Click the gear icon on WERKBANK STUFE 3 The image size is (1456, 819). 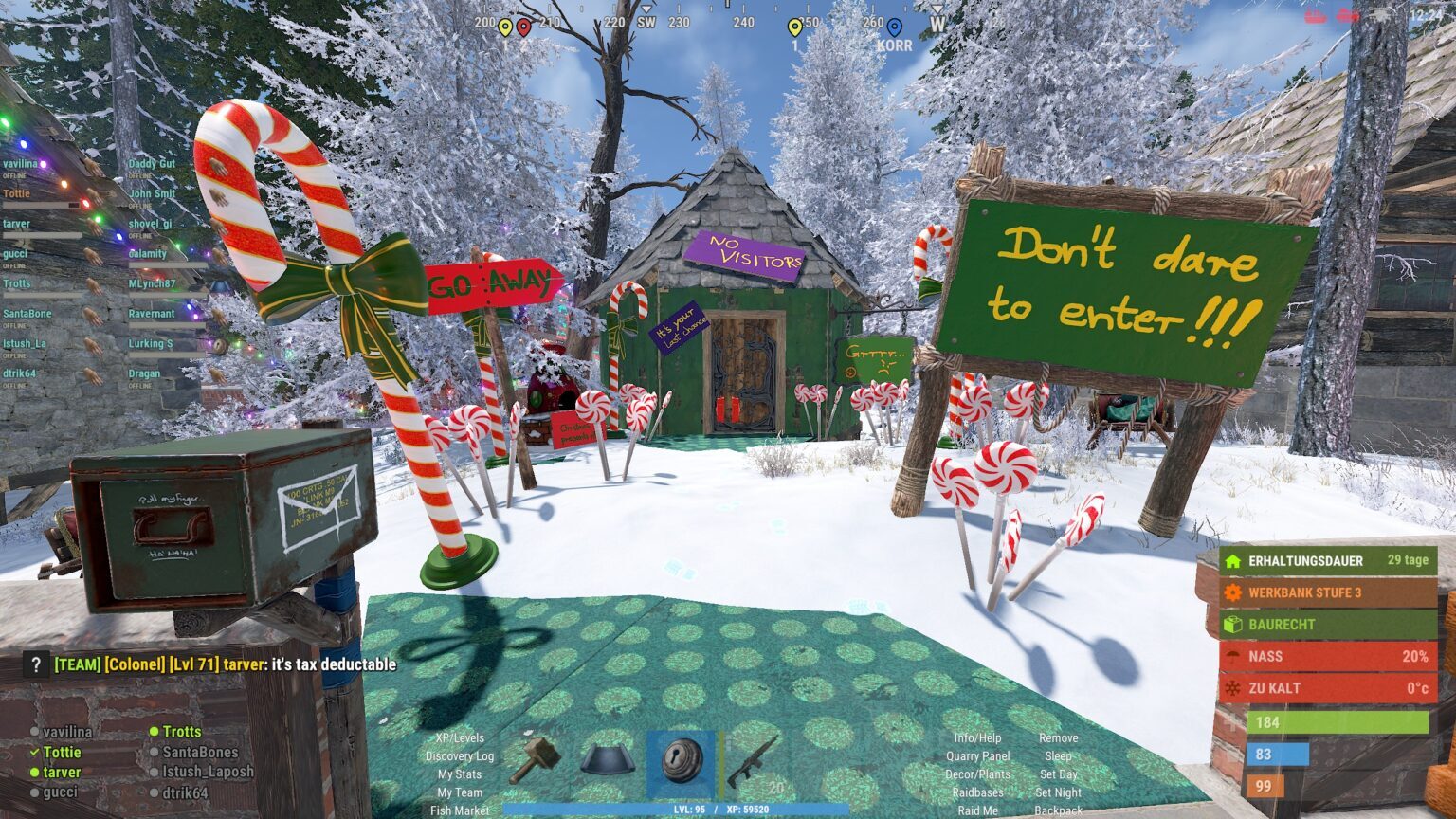pos(1231,592)
